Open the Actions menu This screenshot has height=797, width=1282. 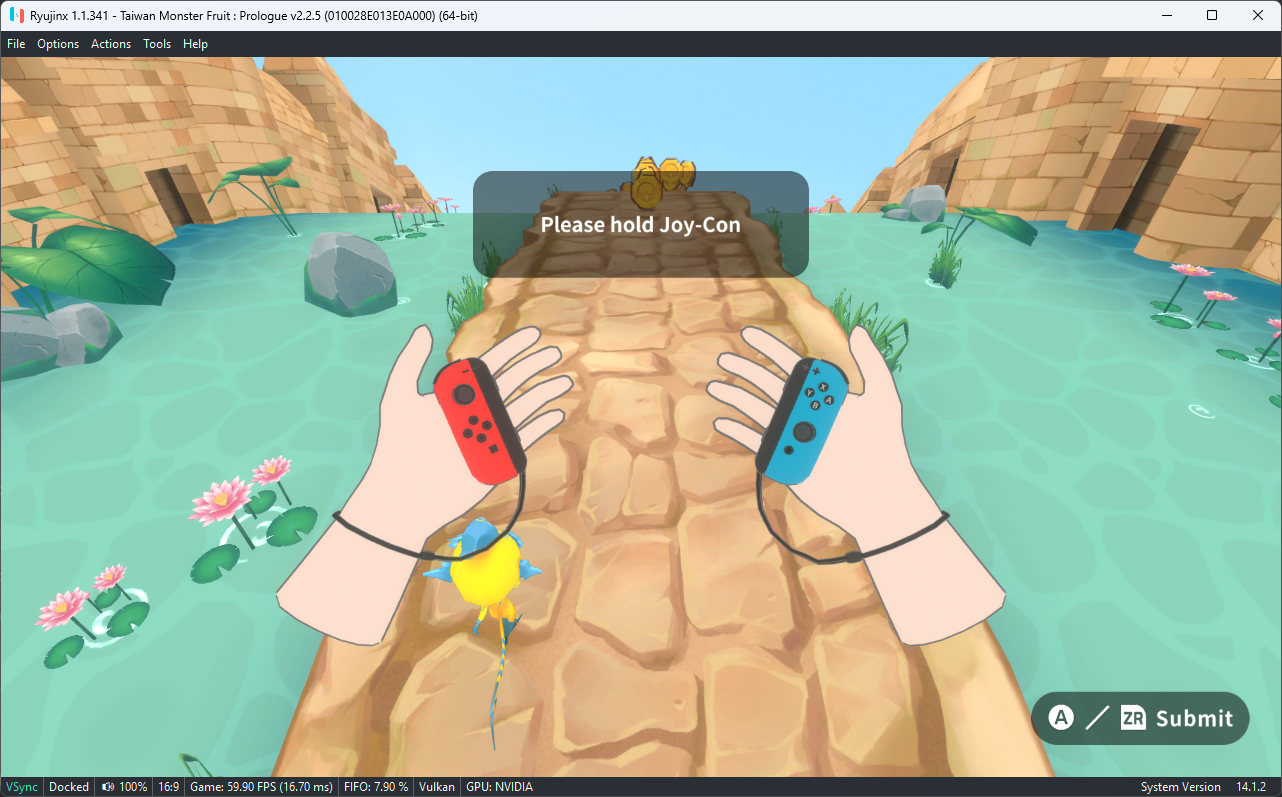tap(110, 43)
